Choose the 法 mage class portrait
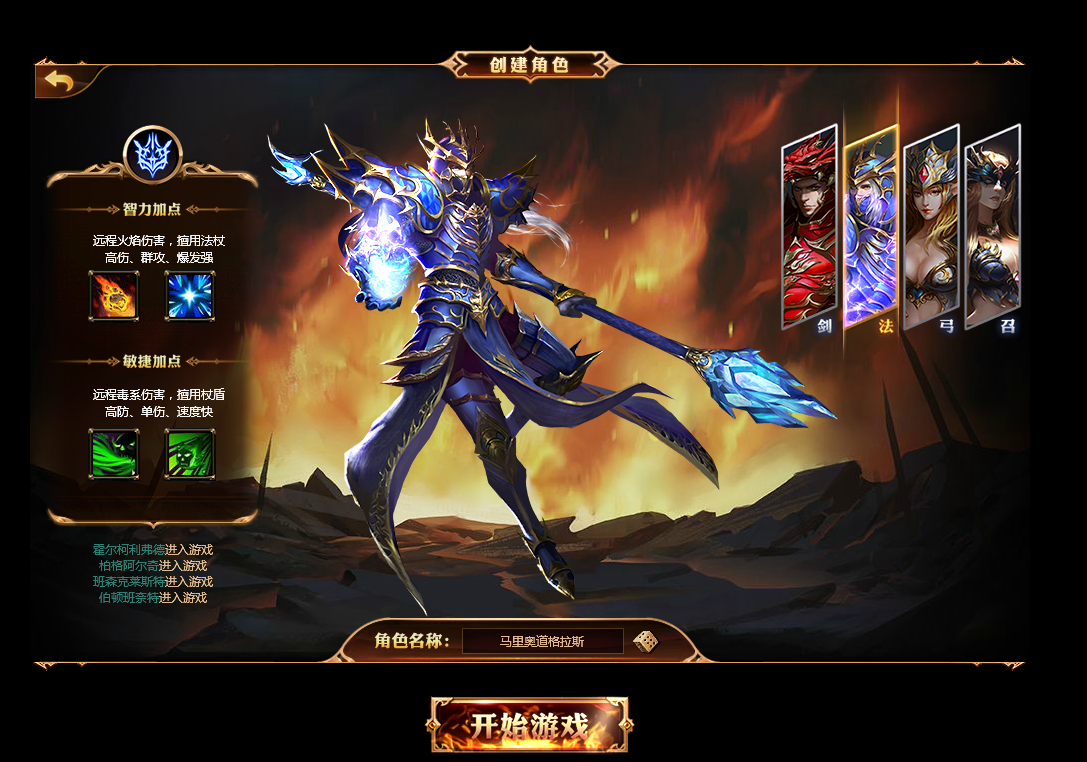Screen dimensions: 1087x762 click(870, 226)
